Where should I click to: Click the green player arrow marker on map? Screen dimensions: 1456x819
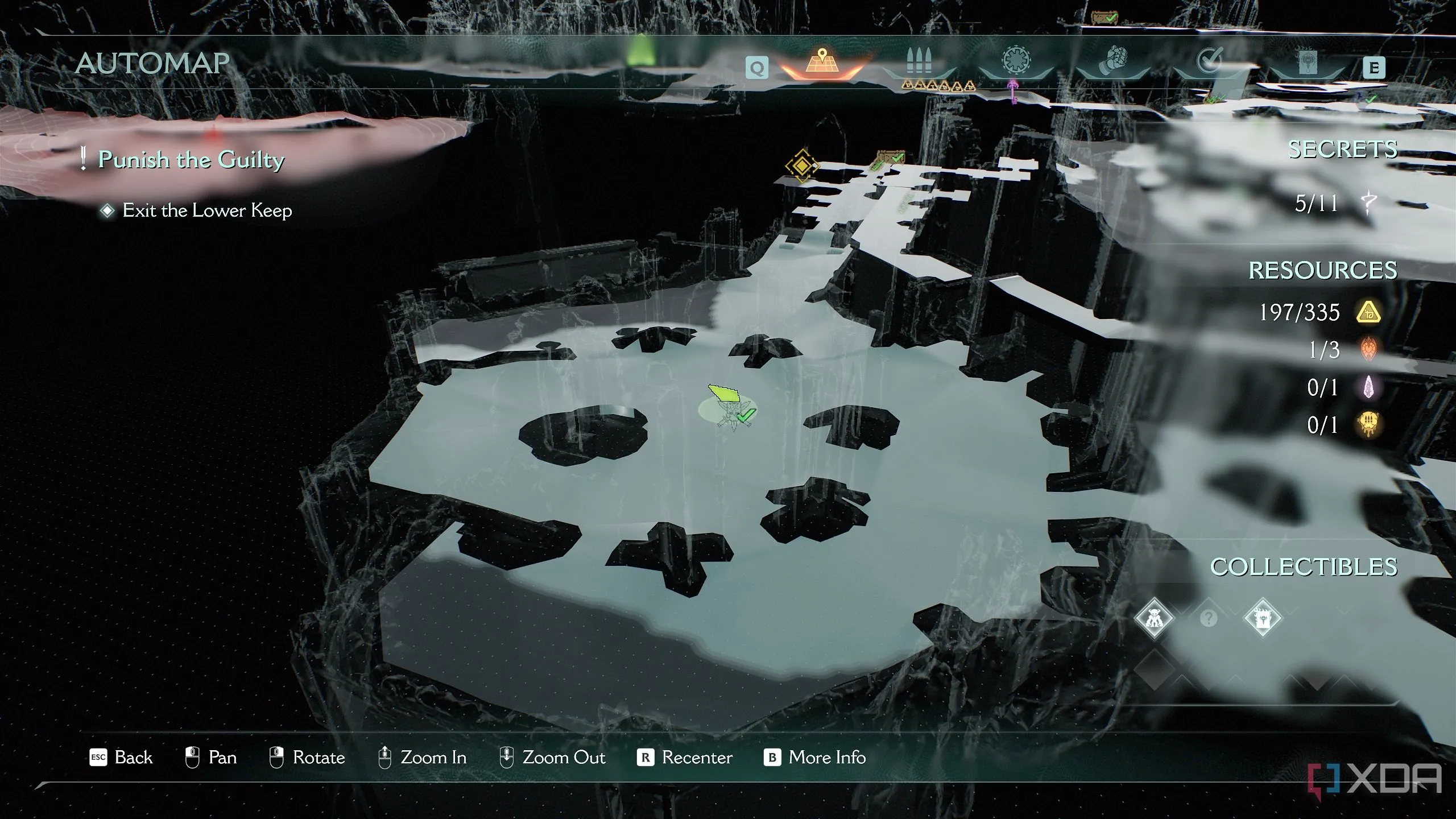coord(723,392)
